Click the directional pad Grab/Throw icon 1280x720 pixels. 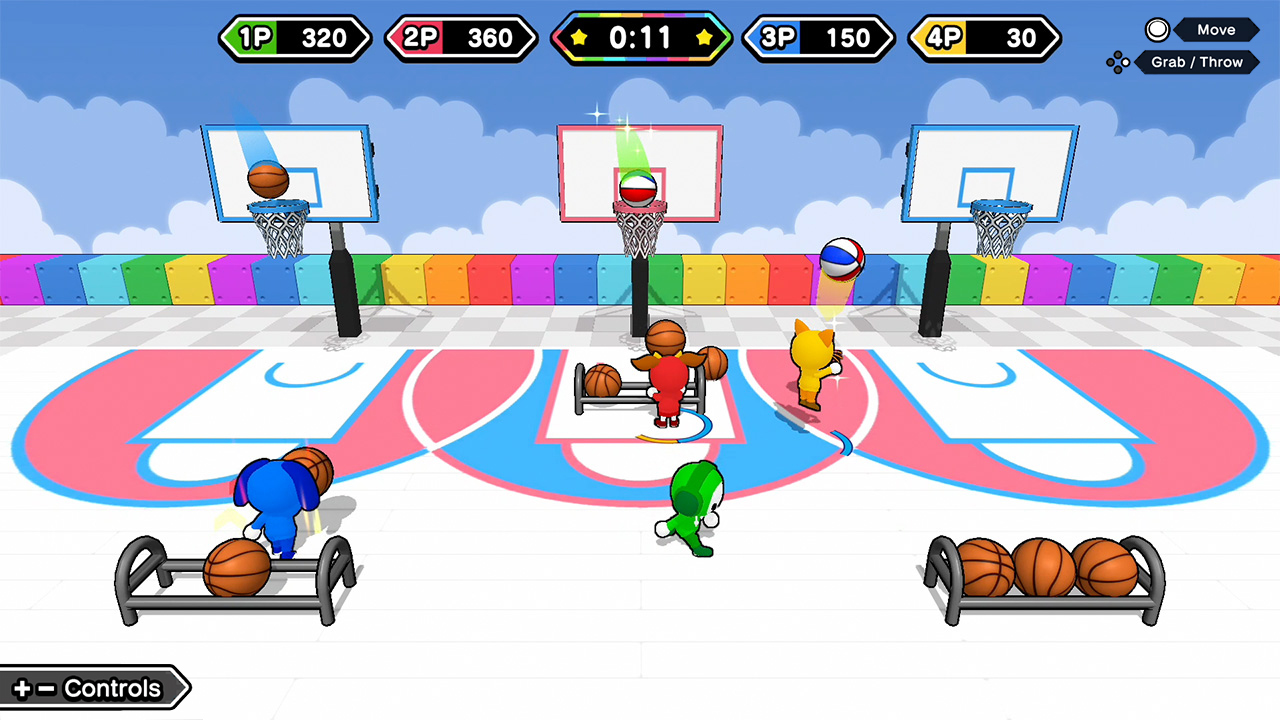point(1118,62)
